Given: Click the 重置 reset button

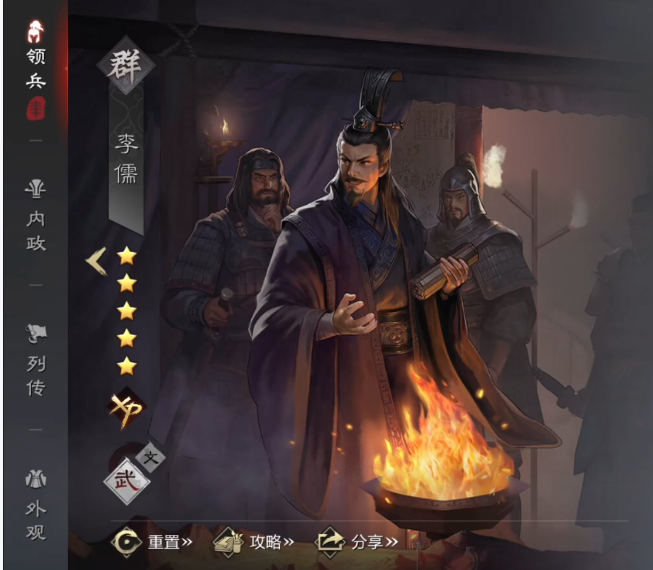Looking at the screenshot, I should click(153, 542).
